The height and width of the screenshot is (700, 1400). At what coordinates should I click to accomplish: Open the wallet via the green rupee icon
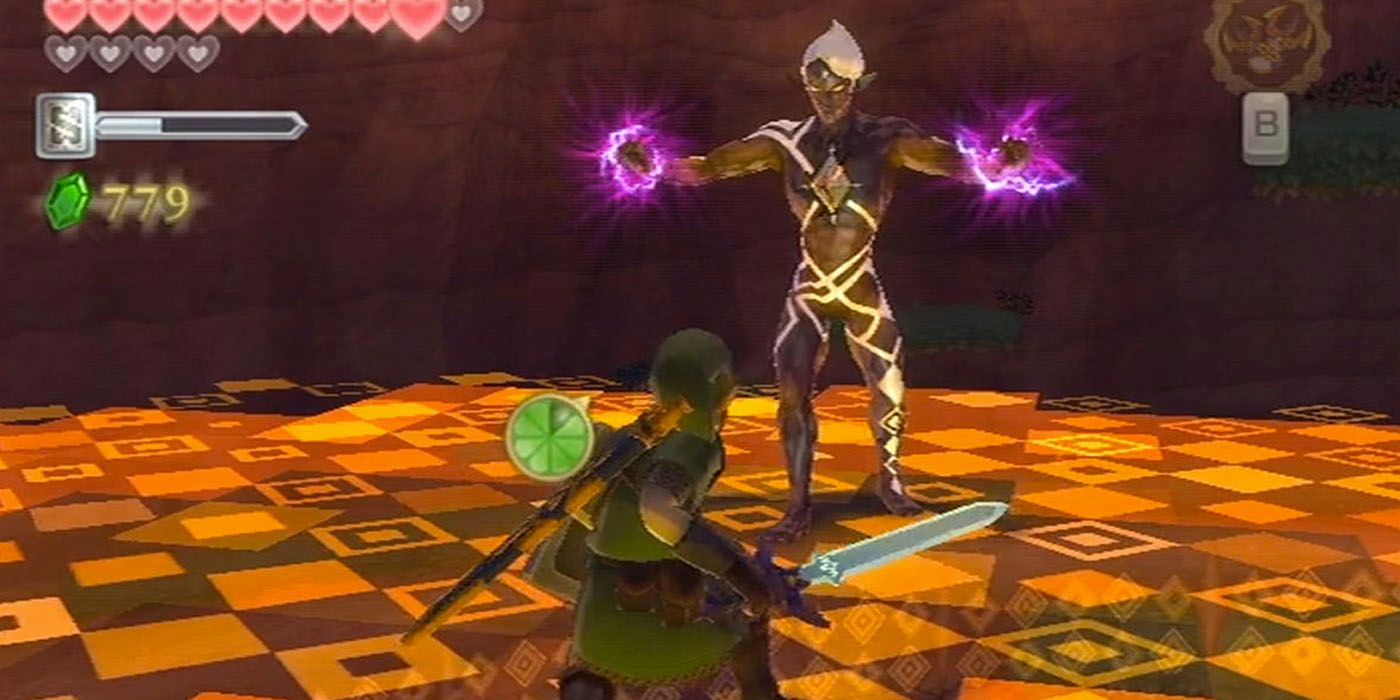coord(68,201)
